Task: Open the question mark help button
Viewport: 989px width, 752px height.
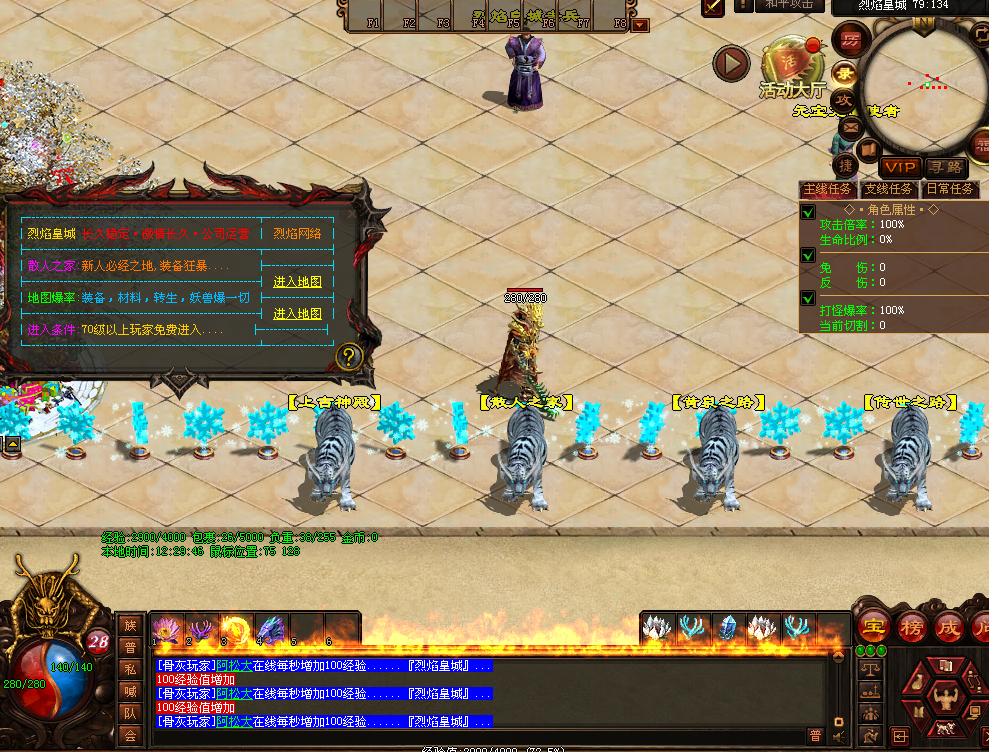Action: click(349, 356)
